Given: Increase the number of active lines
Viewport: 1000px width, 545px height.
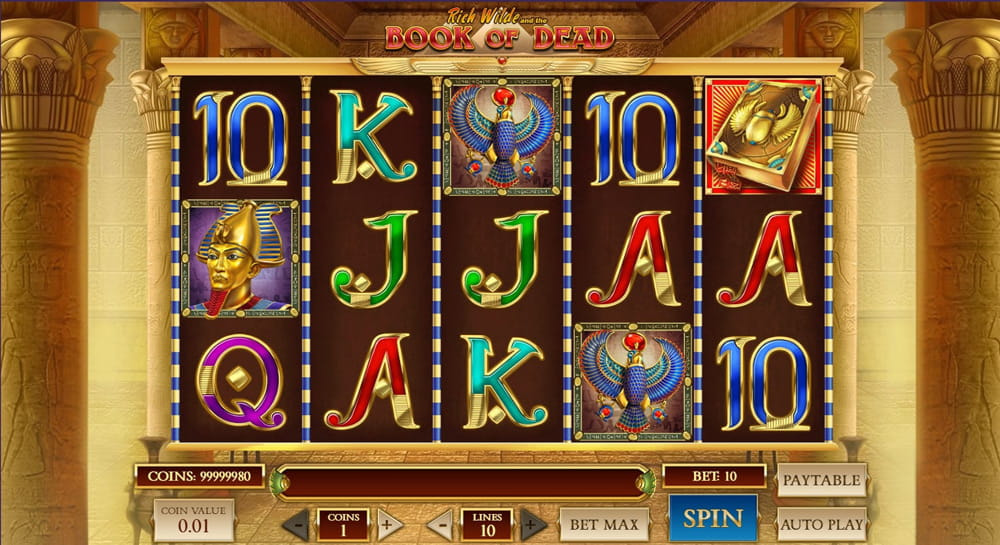Looking at the screenshot, I should click(534, 524).
